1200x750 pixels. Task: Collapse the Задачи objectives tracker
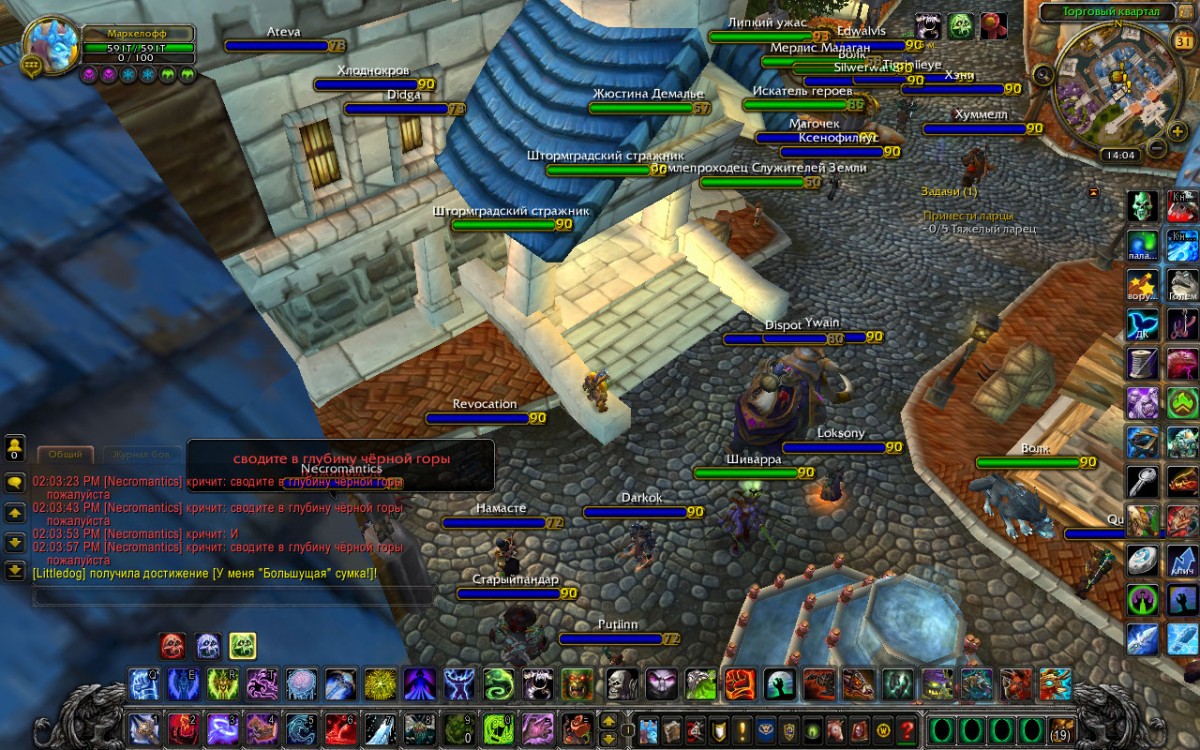[1093, 191]
